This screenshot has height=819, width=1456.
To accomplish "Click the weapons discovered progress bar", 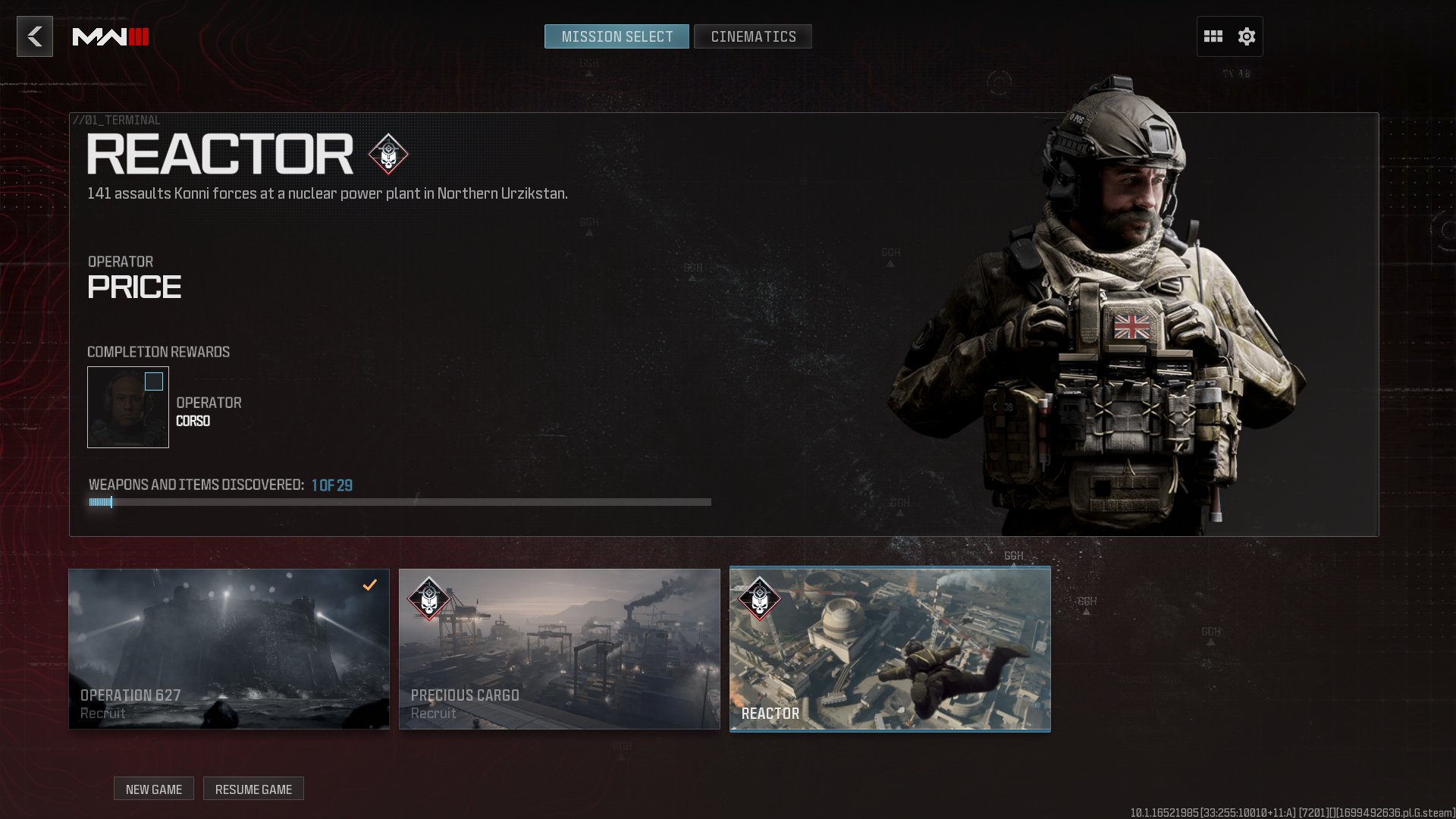I will pyautogui.click(x=400, y=501).
